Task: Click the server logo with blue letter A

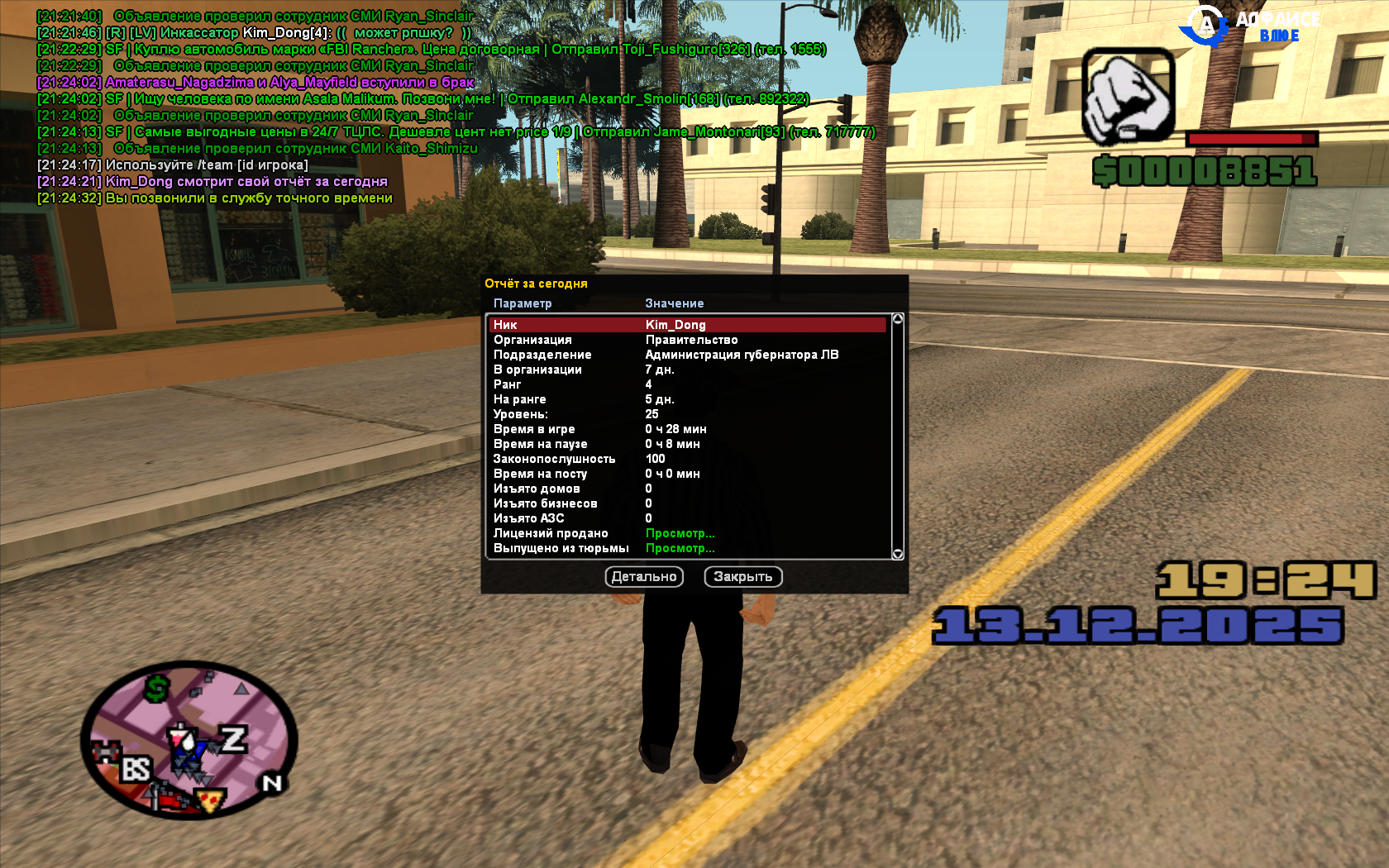Action: point(1207,25)
